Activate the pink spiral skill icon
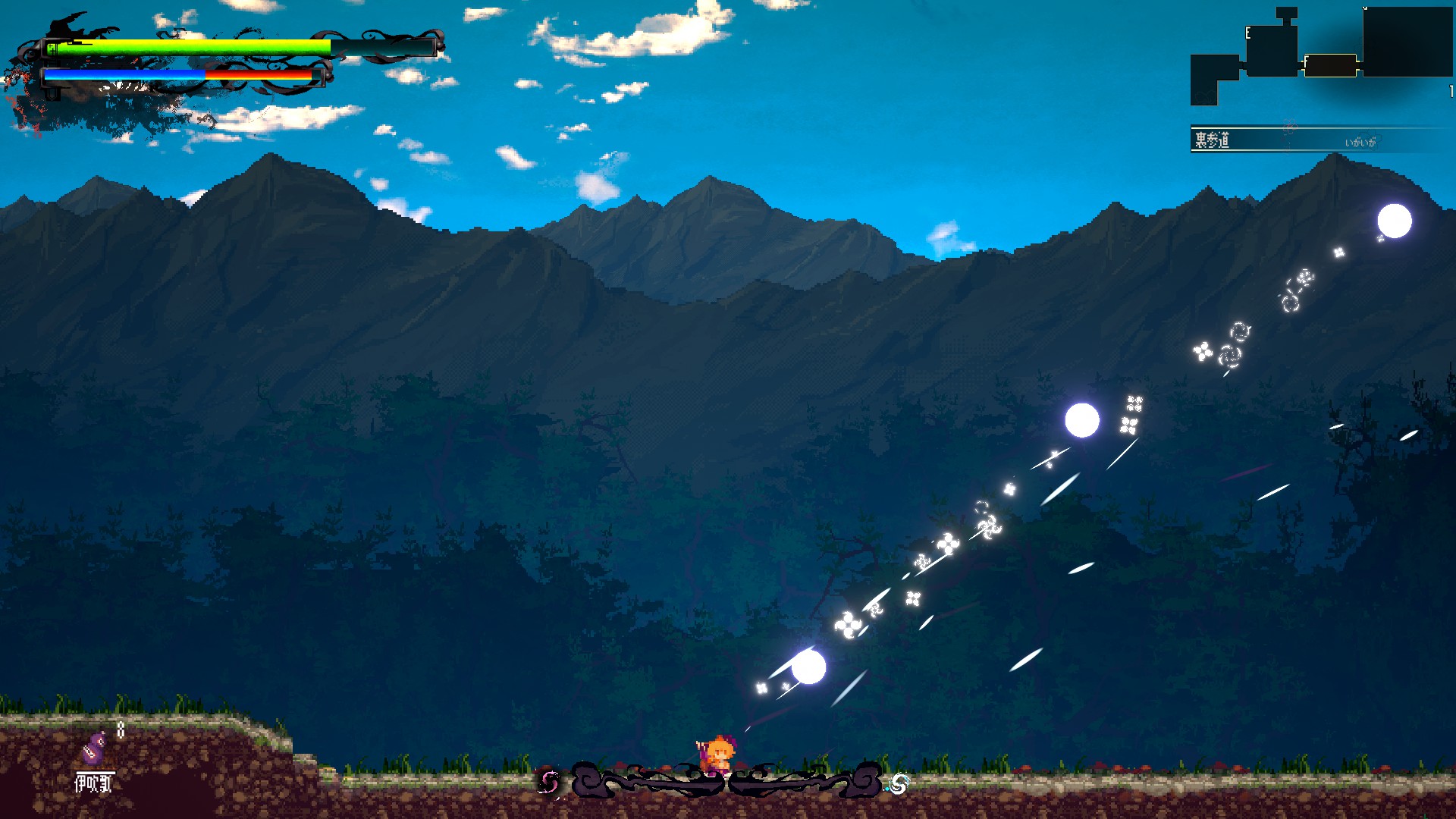The image size is (1456, 819). [549, 782]
